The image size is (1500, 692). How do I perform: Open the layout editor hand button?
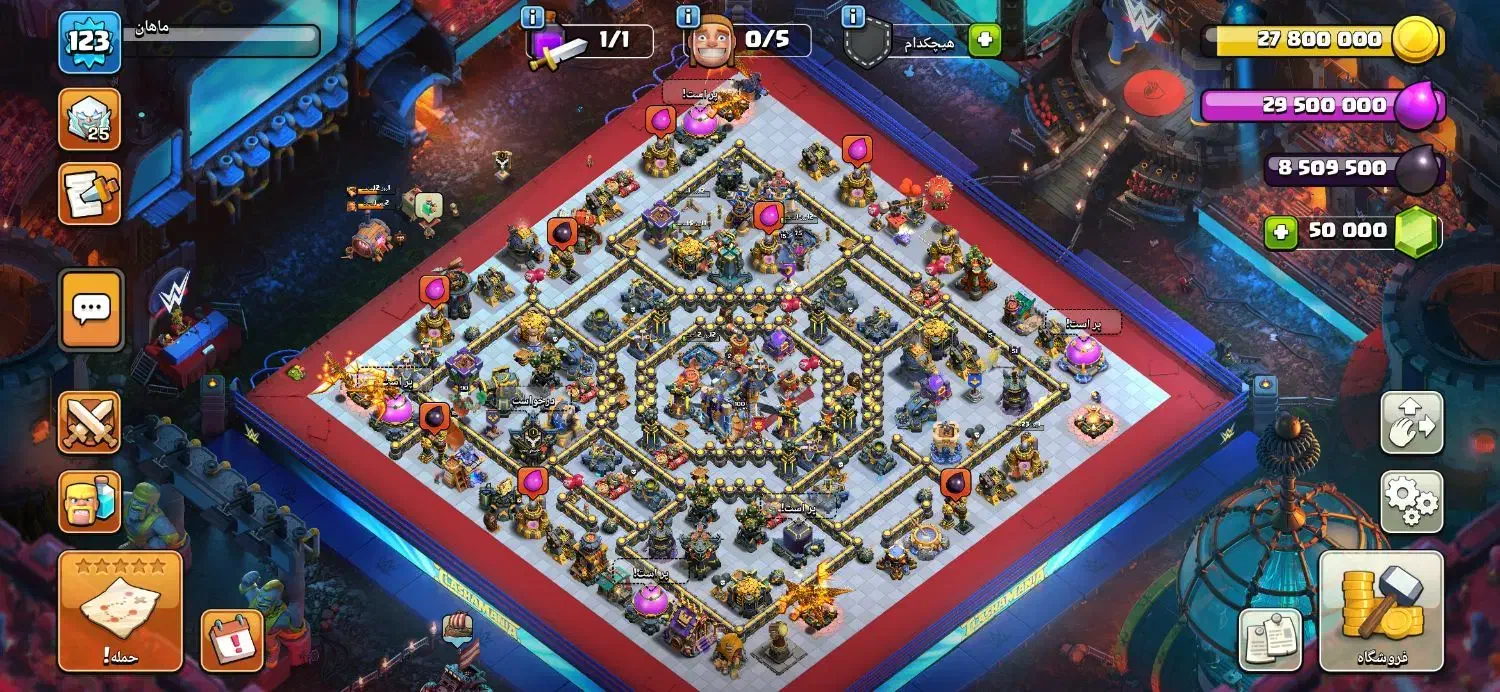[1411, 422]
